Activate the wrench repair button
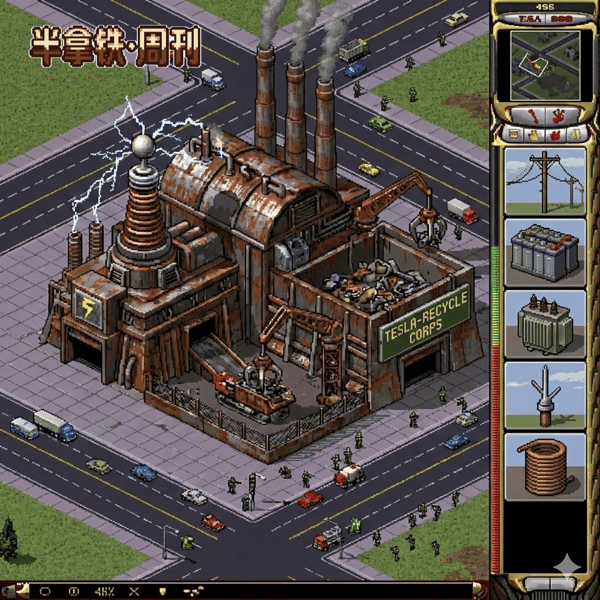This screenshot has height=600, width=600. [x=531, y=115]
